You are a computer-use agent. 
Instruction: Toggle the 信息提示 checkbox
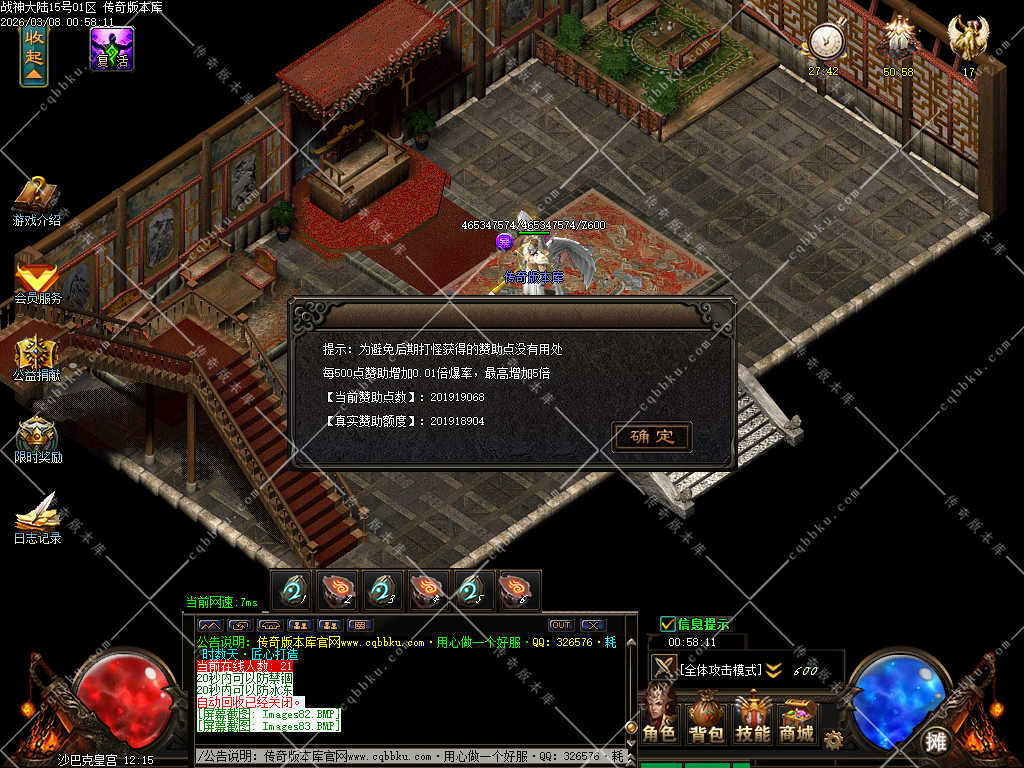click(x=668, y=624)
